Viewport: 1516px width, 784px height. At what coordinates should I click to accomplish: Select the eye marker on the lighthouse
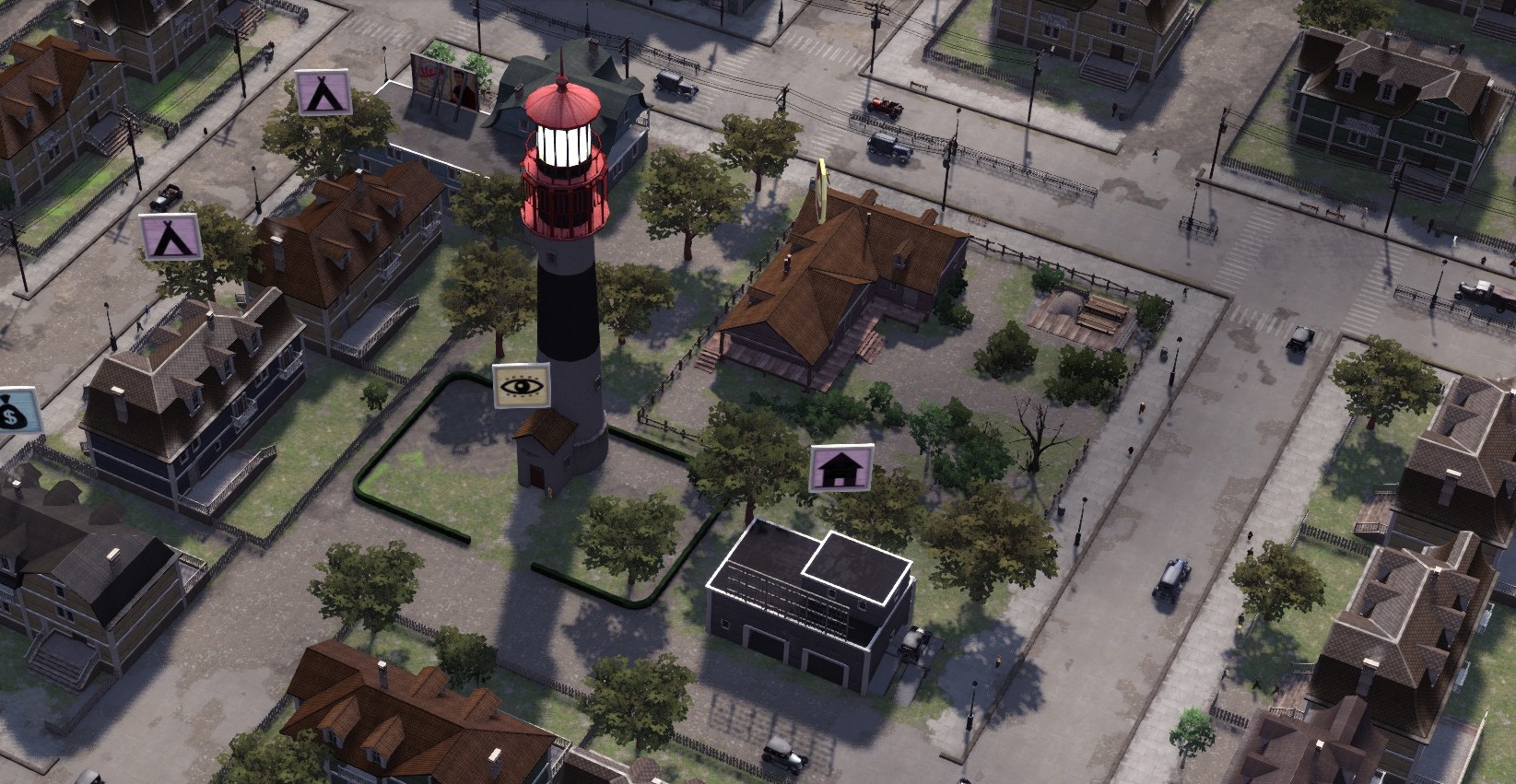pyautogui.click(x=521, y=385)
